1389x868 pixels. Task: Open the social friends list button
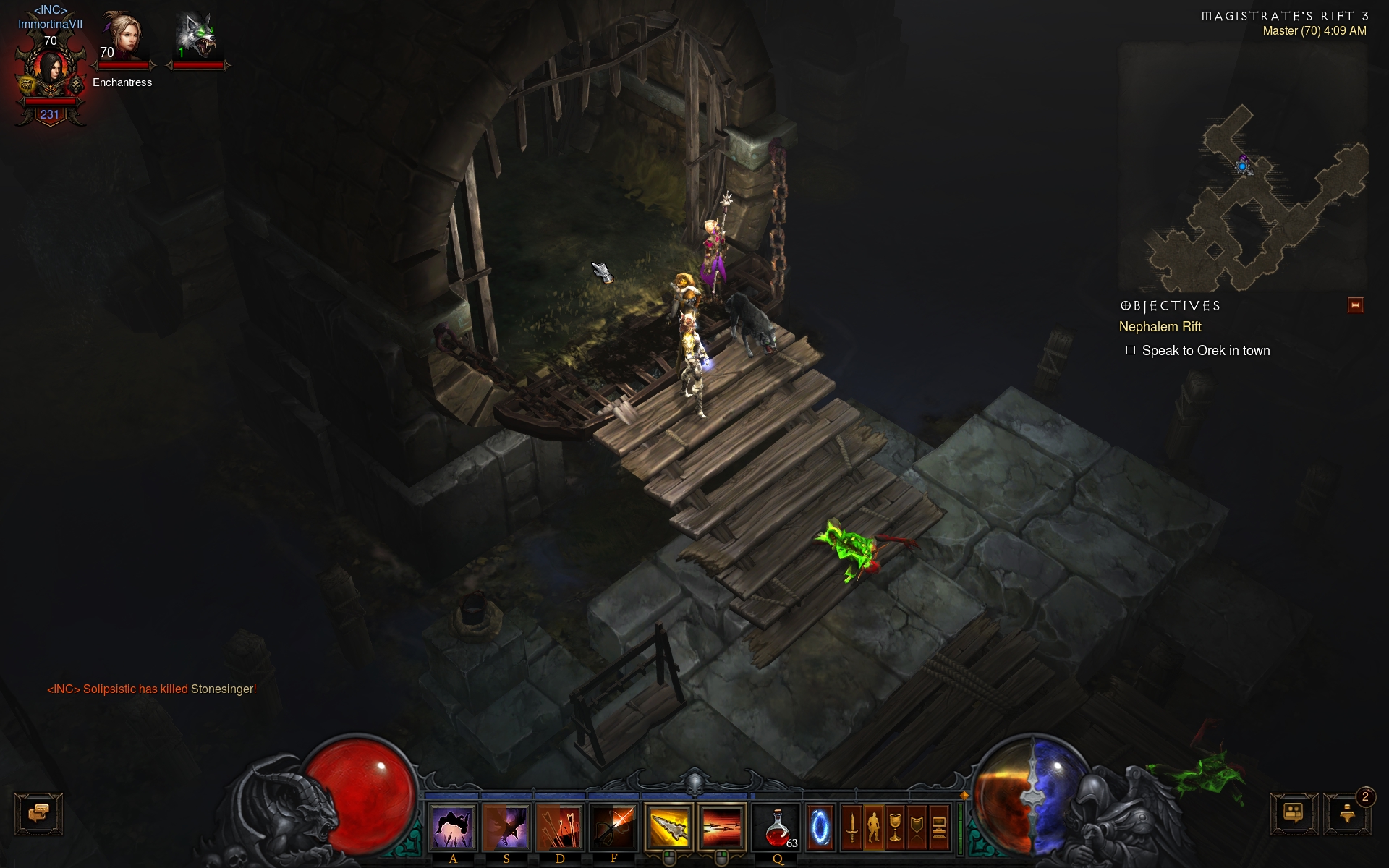1294,814
